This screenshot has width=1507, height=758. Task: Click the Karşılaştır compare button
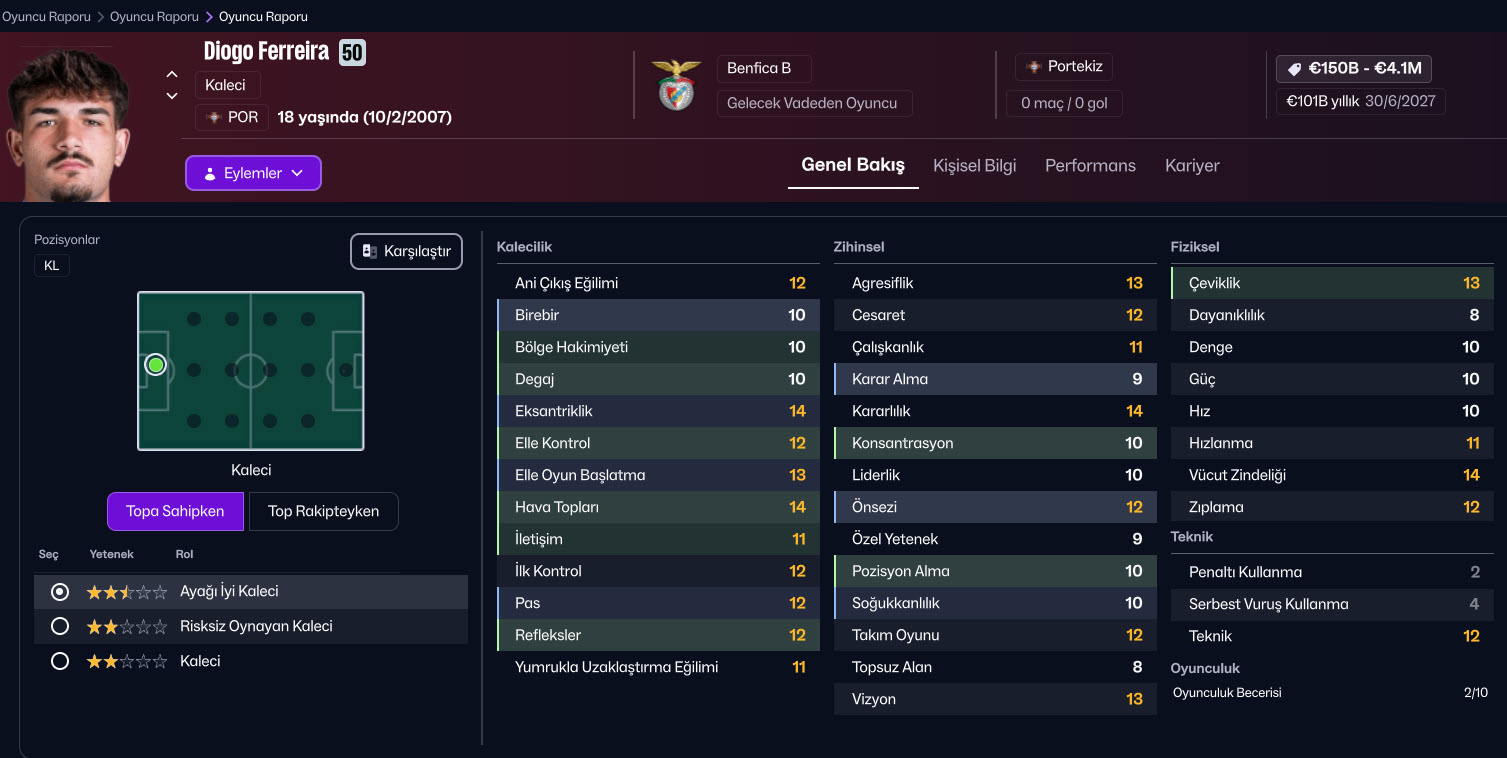click(x=407, y=252)
